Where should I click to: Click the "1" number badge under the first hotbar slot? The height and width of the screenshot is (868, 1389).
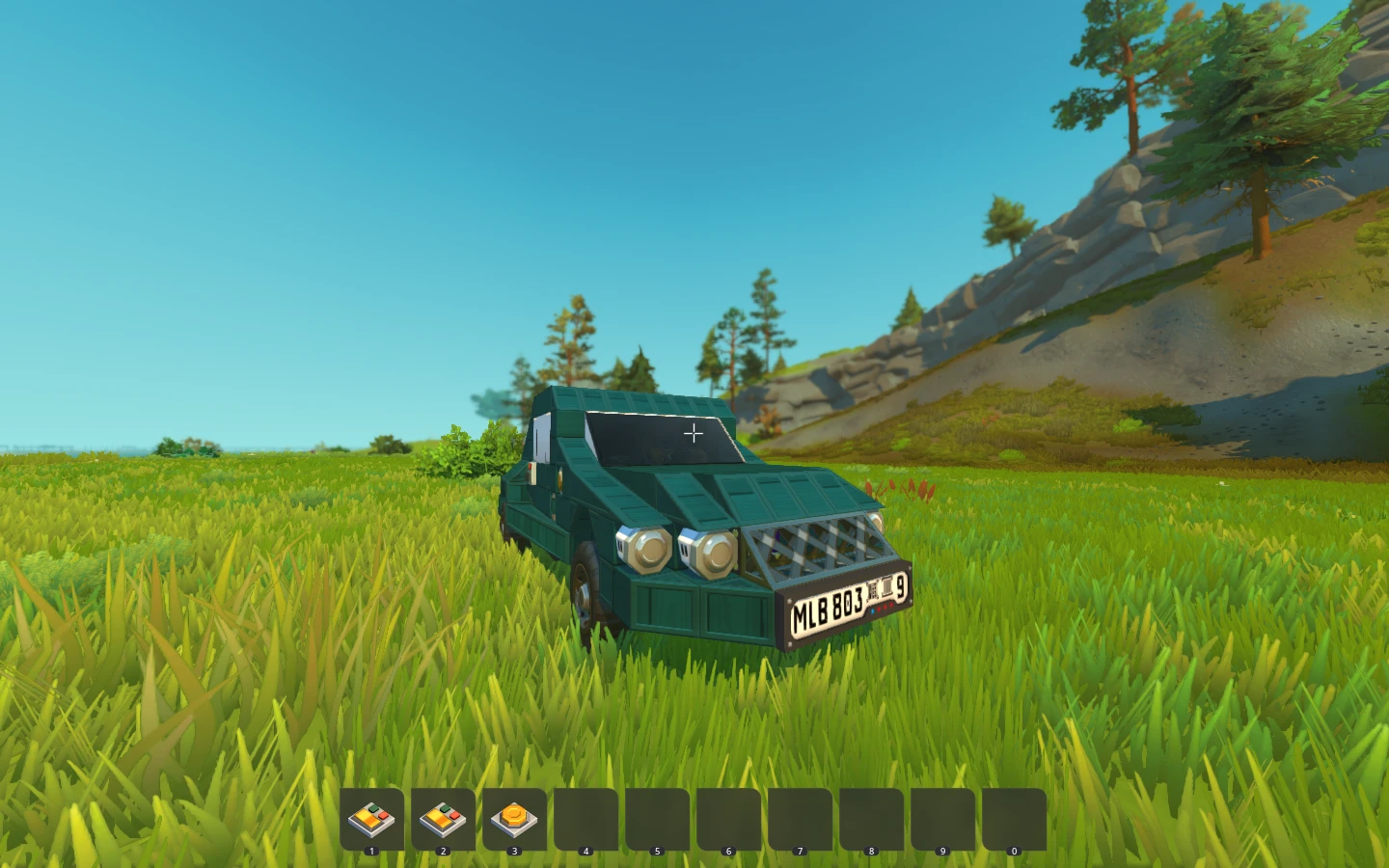point(373,850)
